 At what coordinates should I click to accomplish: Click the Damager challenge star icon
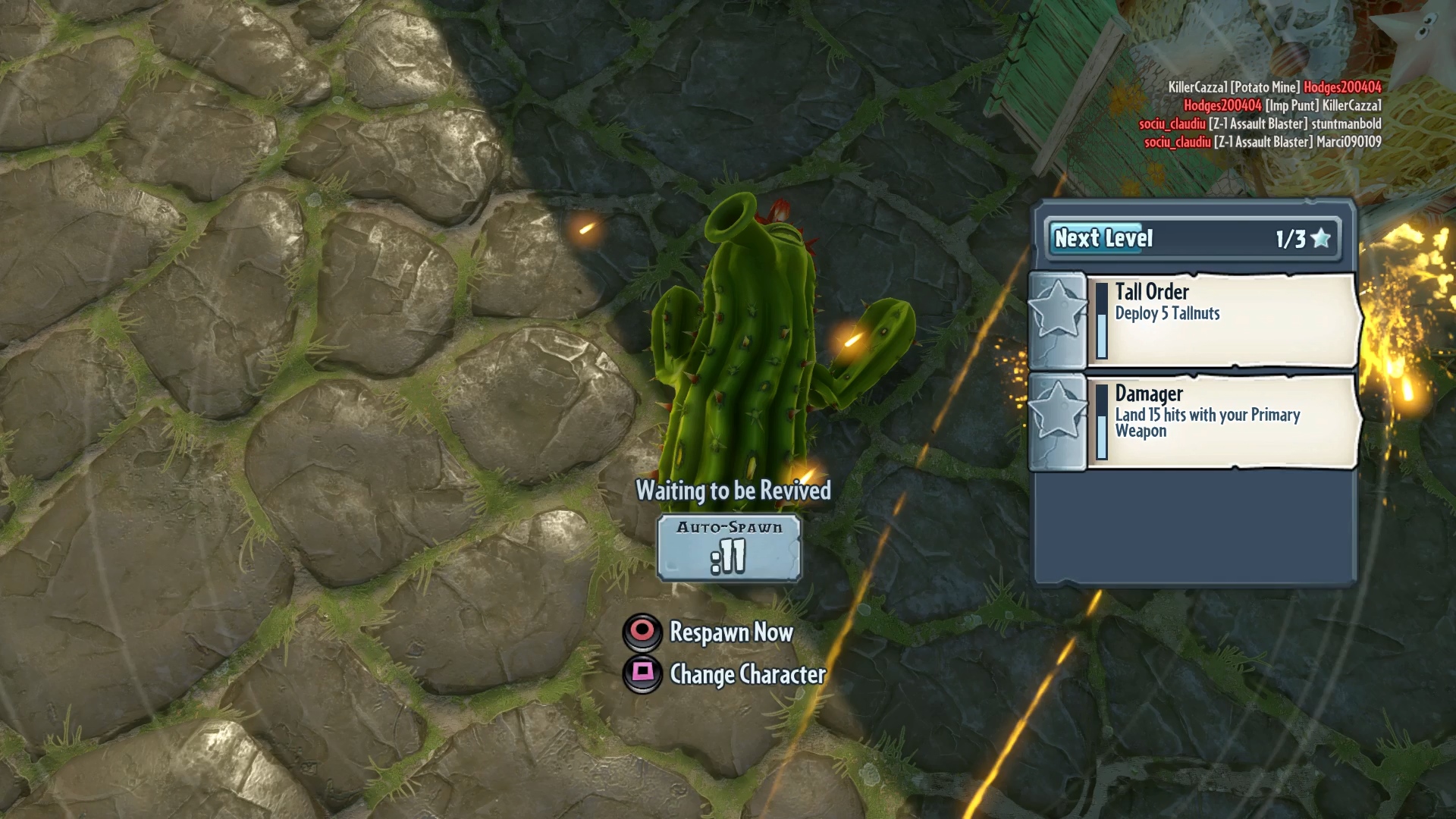pos(1057,411)
